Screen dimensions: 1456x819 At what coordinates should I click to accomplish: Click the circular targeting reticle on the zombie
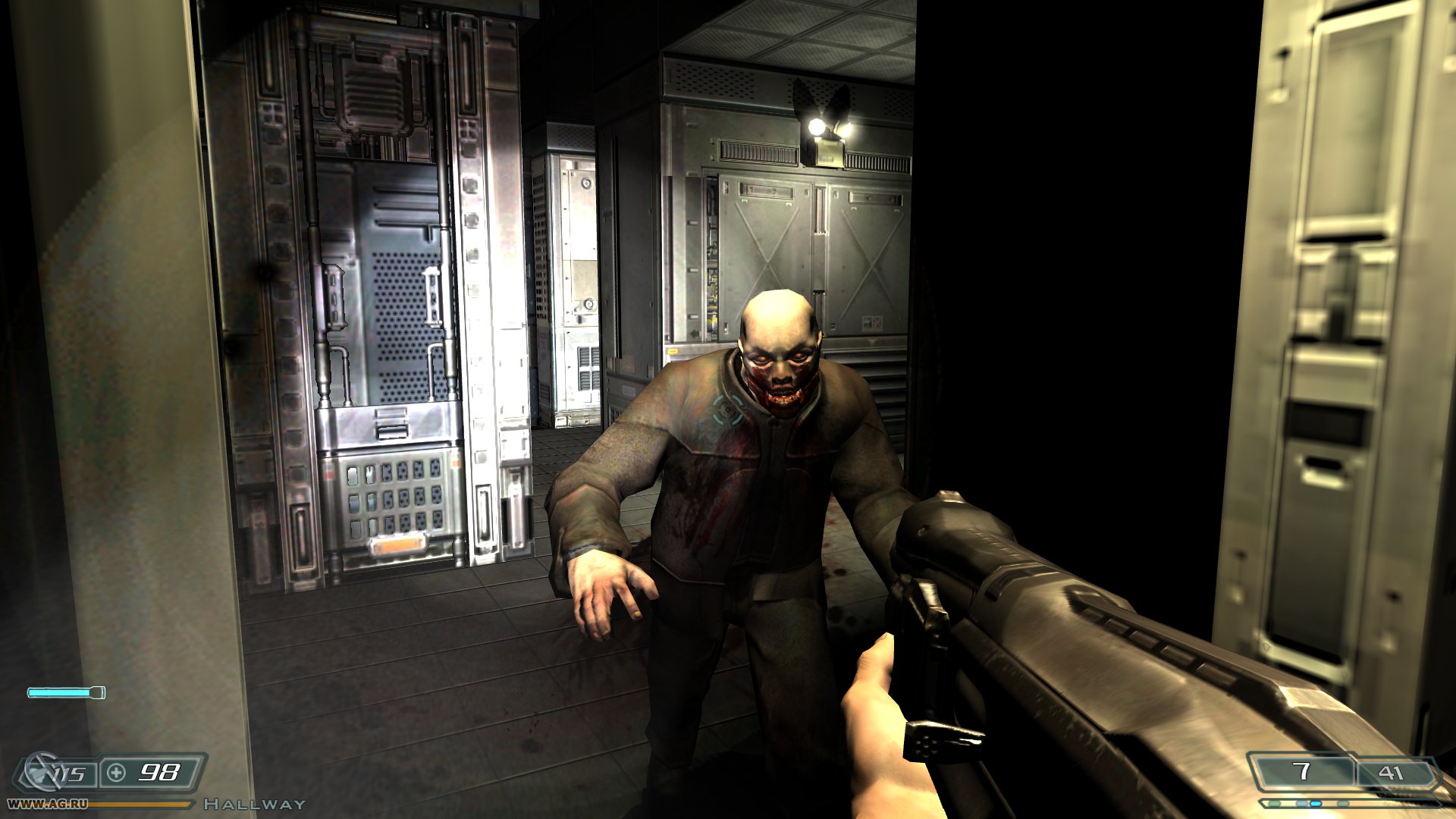pyautogui.click(x=727, y=409)
